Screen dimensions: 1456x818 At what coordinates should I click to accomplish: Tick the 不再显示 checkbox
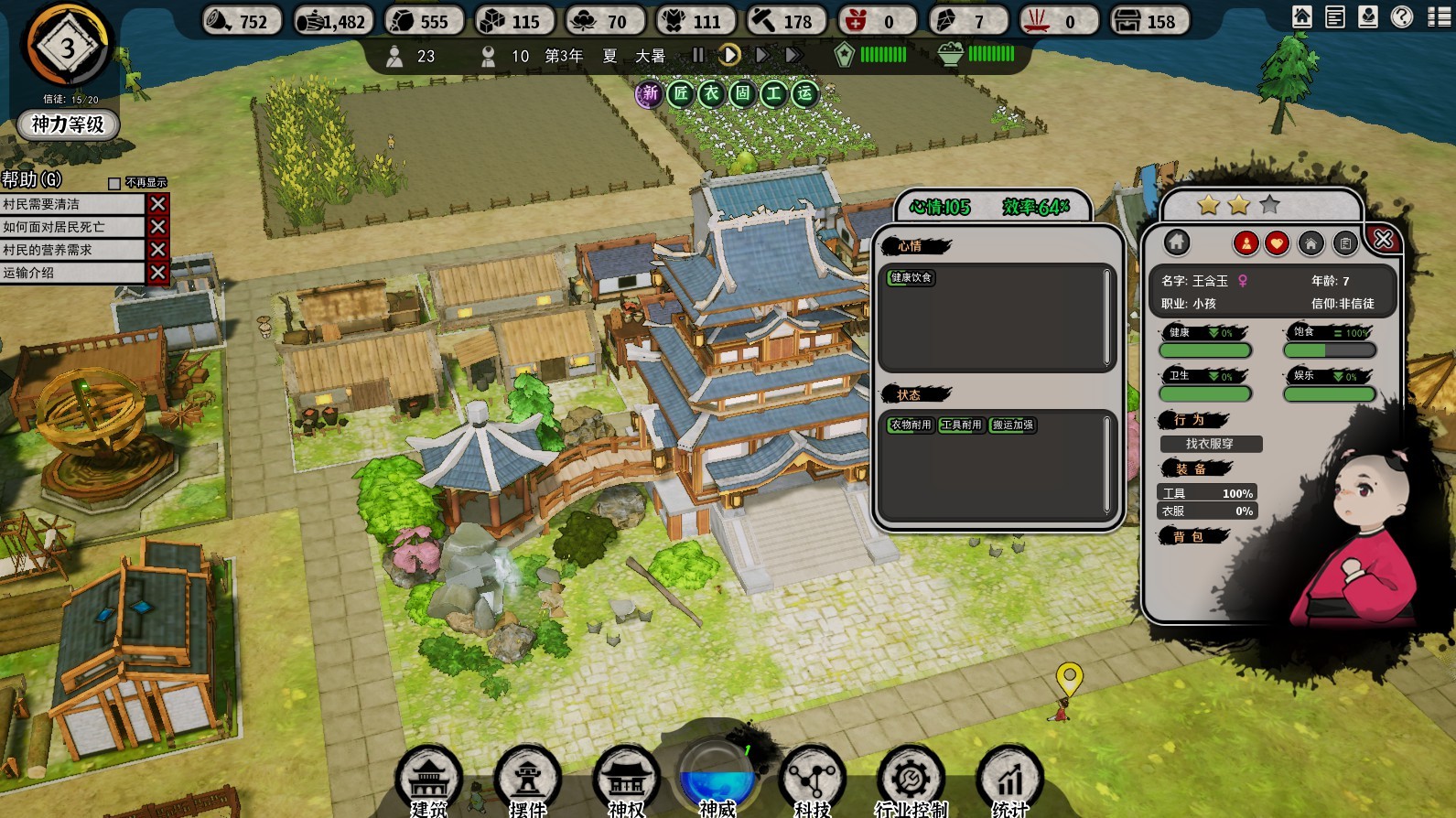[114, 183]
